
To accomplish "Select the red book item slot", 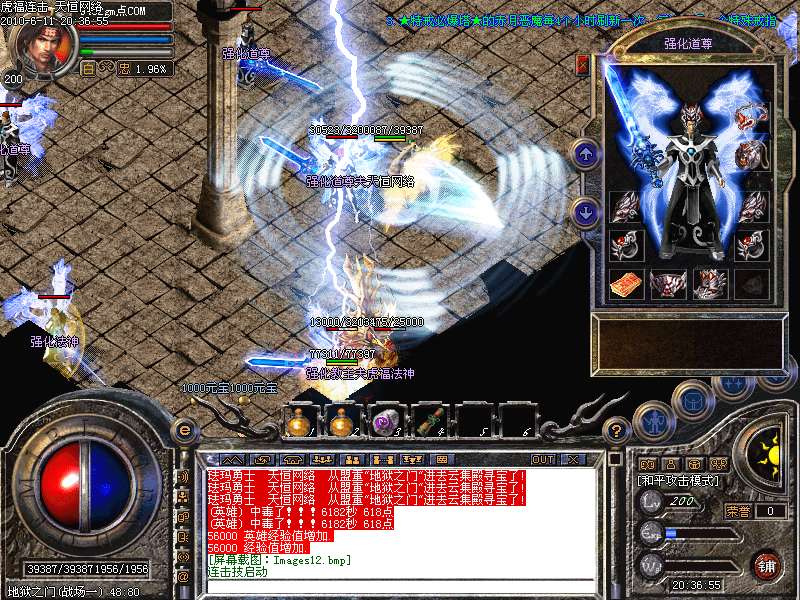I will pyautogui.click(x=626, y=283).
